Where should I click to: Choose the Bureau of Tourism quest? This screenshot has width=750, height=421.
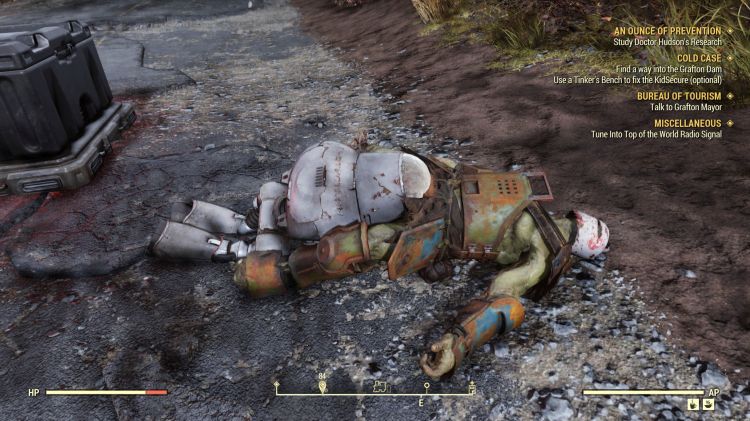coord(679,96)
